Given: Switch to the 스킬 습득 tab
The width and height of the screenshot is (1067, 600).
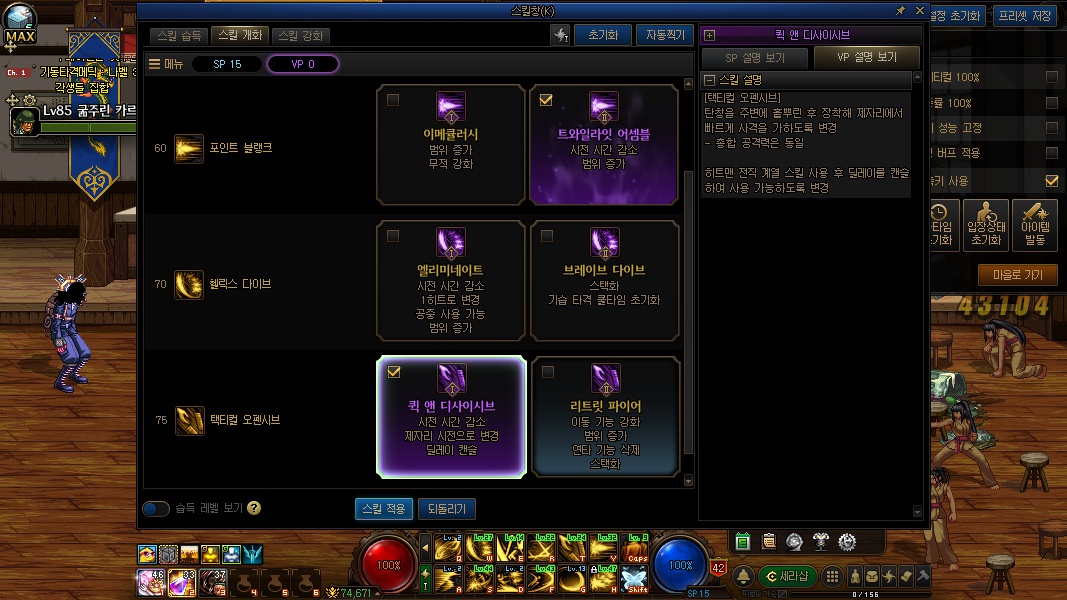Looking at the screenshot, I should tap(180, 36).
